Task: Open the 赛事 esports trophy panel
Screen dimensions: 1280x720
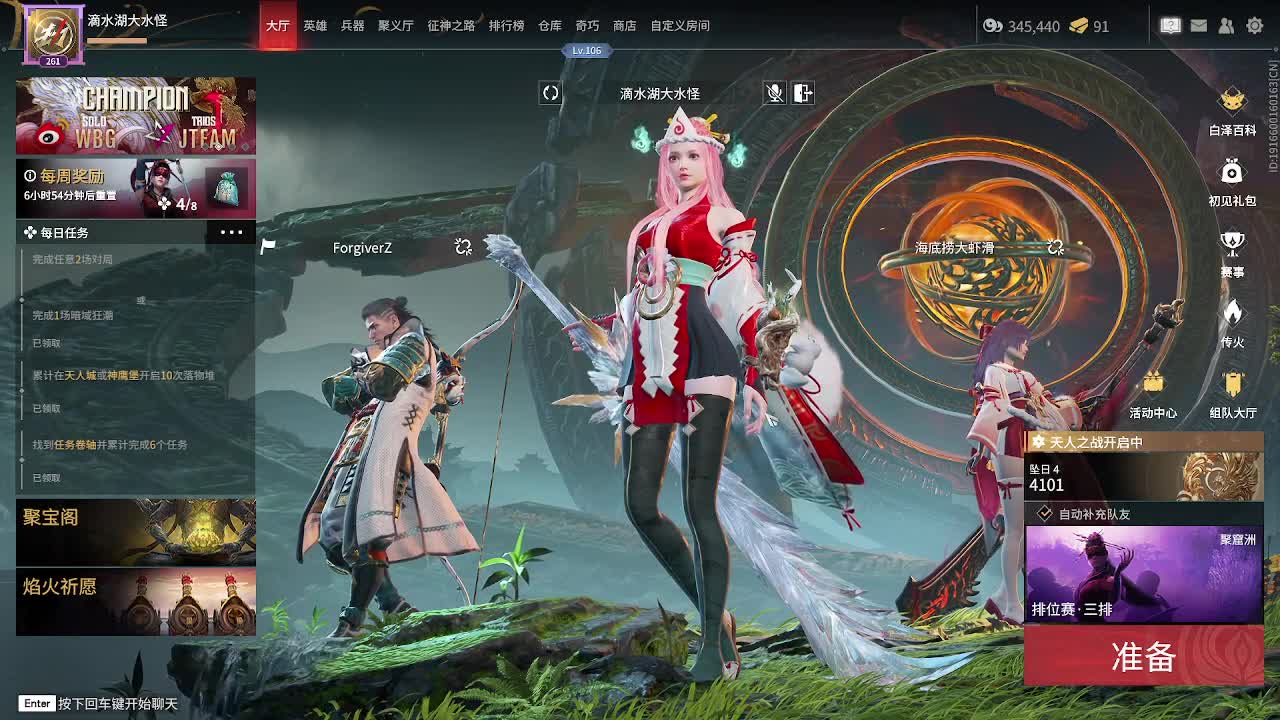Action: pyautogui.click(x=1232, y=252)
